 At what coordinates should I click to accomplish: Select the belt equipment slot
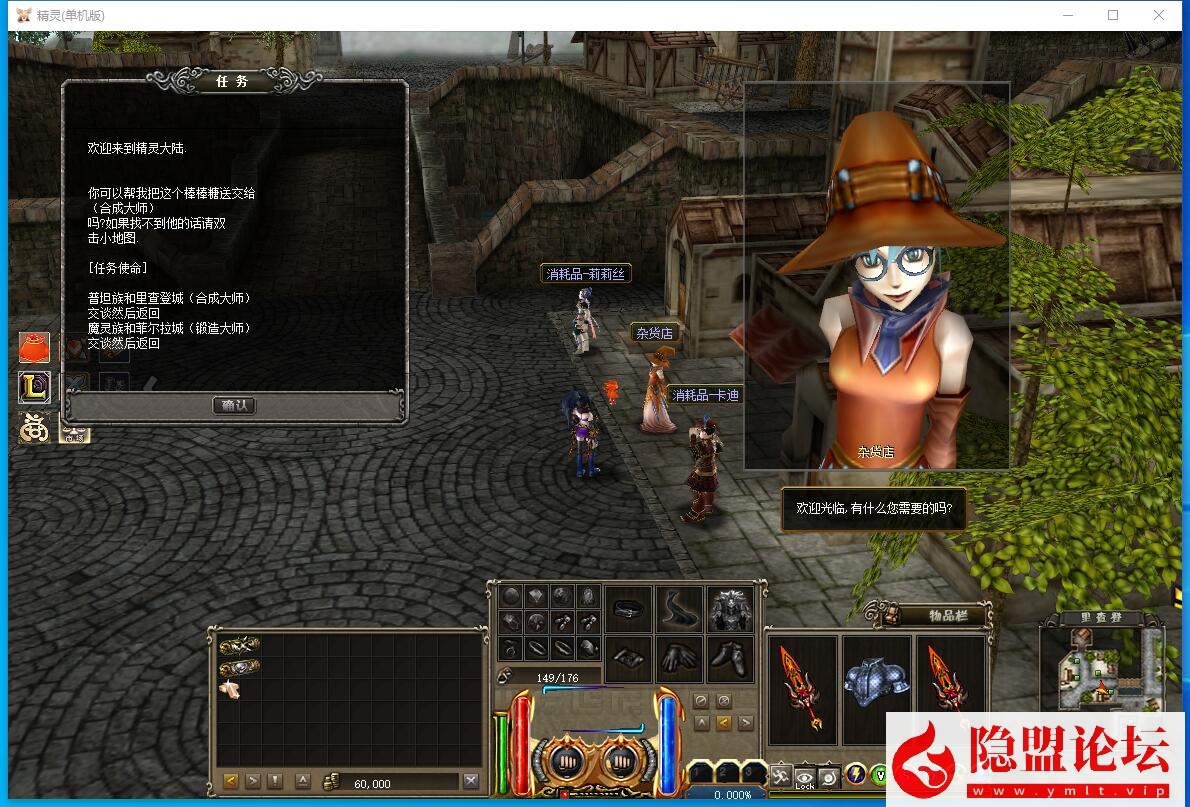[x=629, y=609]
